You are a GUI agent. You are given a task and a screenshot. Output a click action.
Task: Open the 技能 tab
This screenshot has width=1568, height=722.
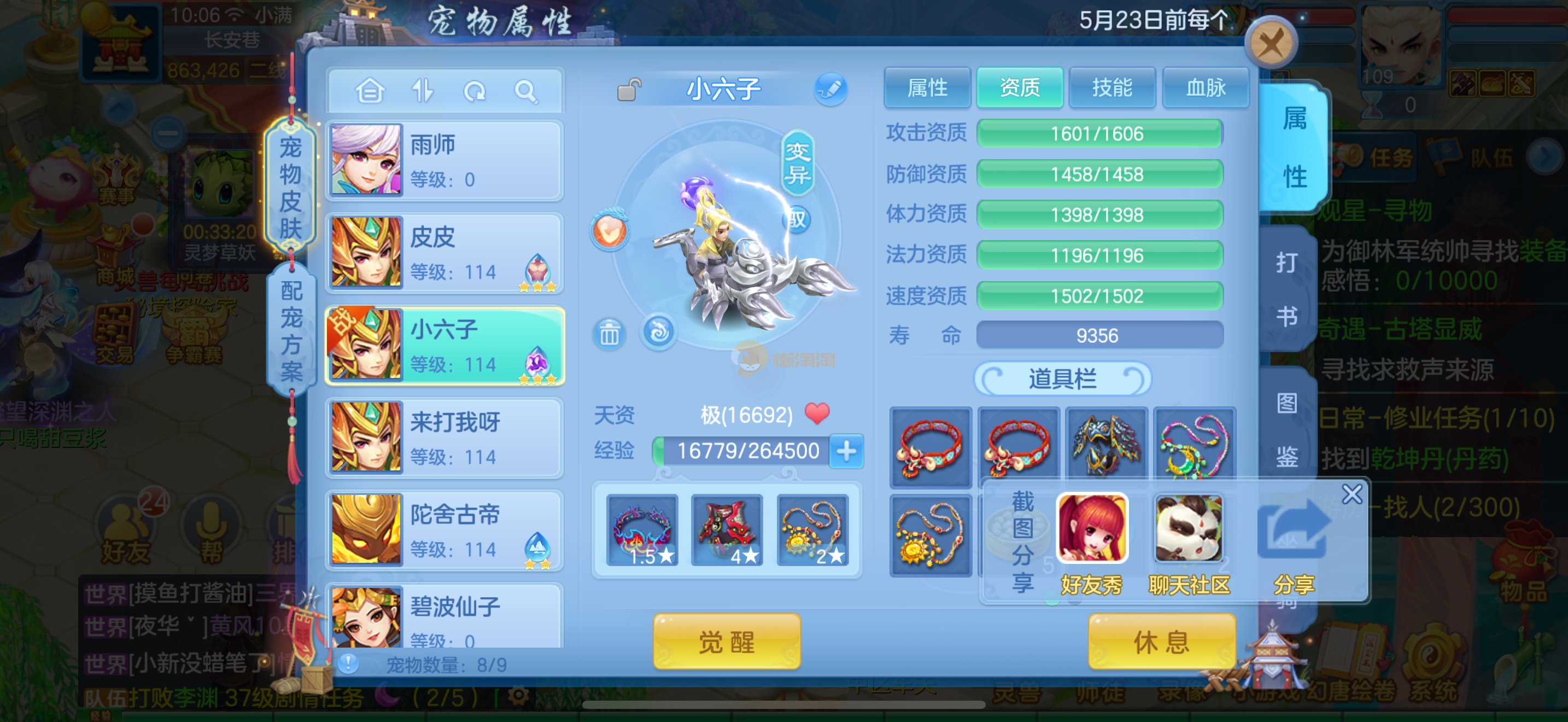pyautogui.click(x=1112, y=88)
